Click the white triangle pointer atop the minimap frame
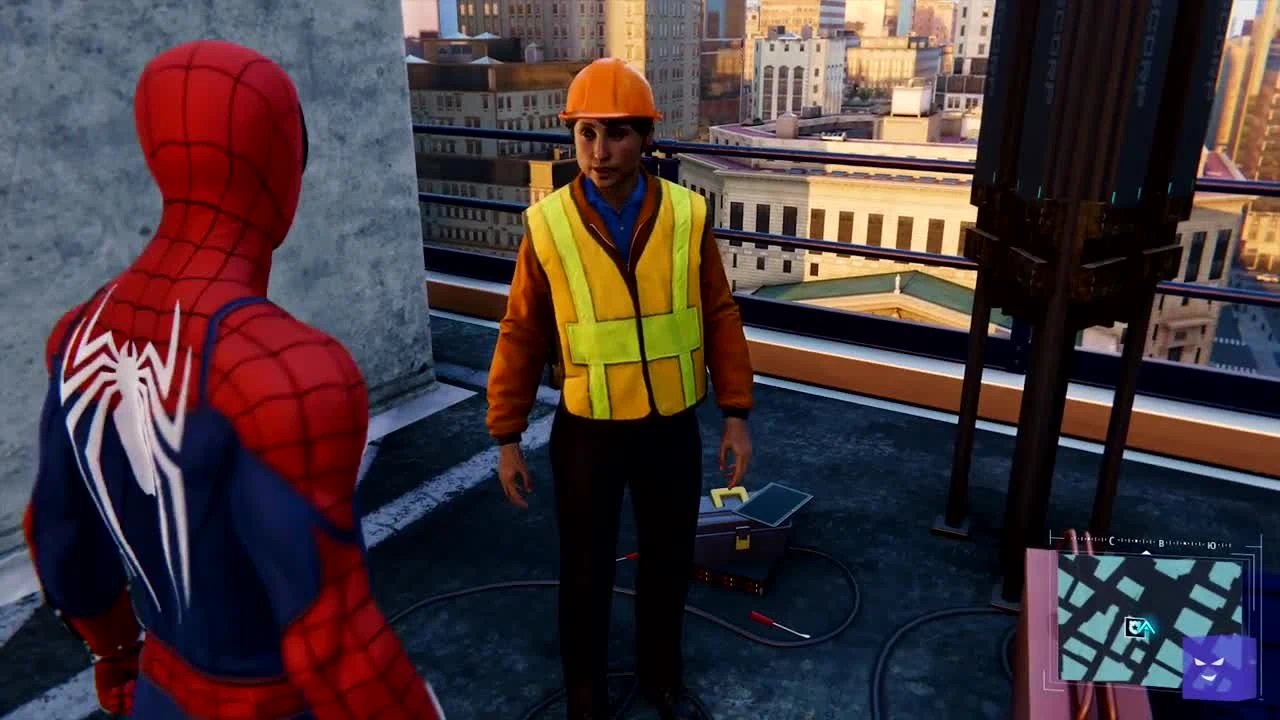Viewport: 1280px width, 720px height. pyautogui.click(x=1146, y=553)
